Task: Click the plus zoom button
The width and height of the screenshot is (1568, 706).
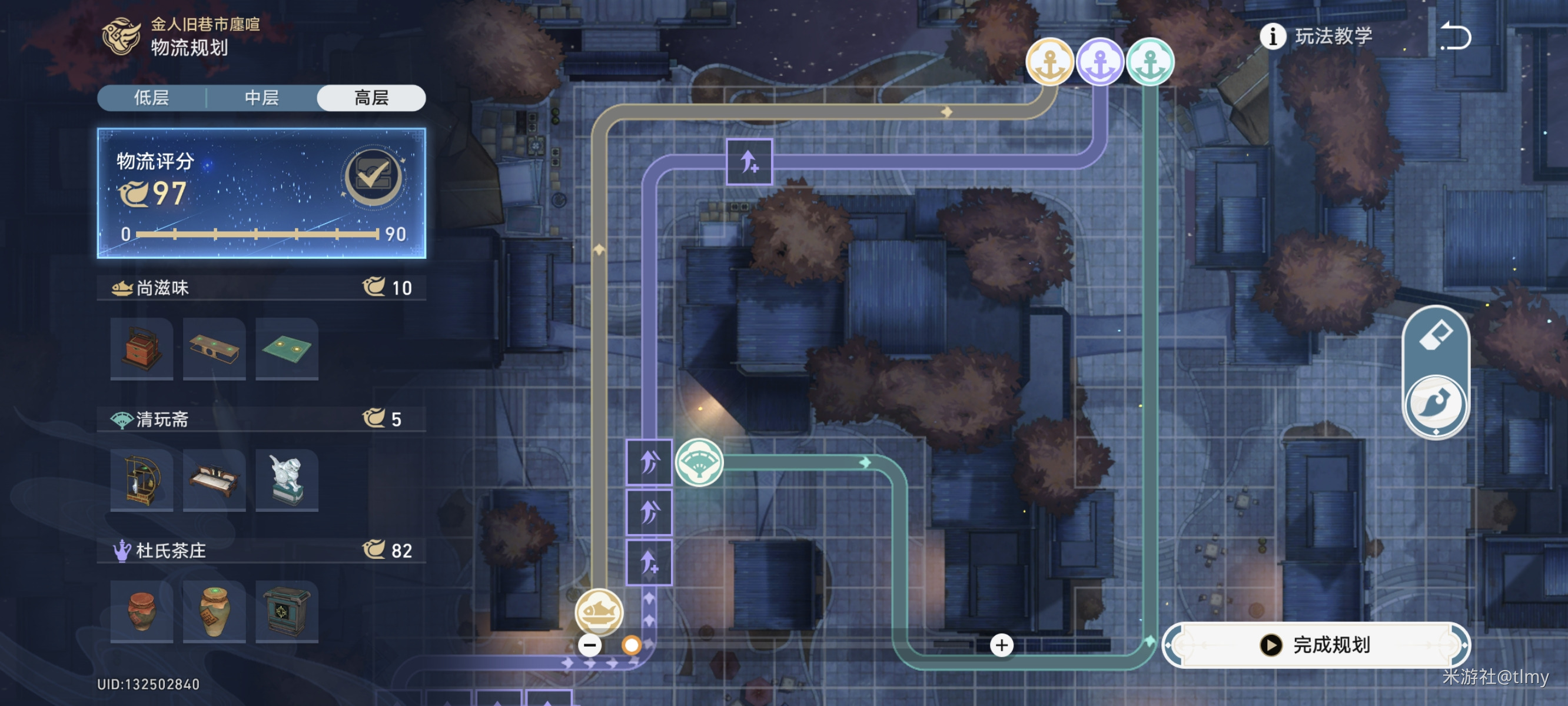Action: [x=1001, y=645]
